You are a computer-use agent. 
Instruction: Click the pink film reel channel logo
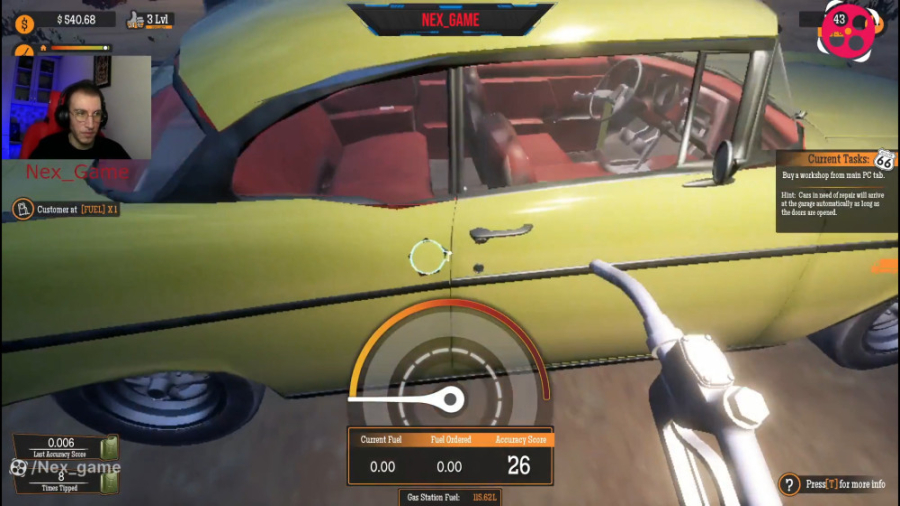(x=848, y=30)
